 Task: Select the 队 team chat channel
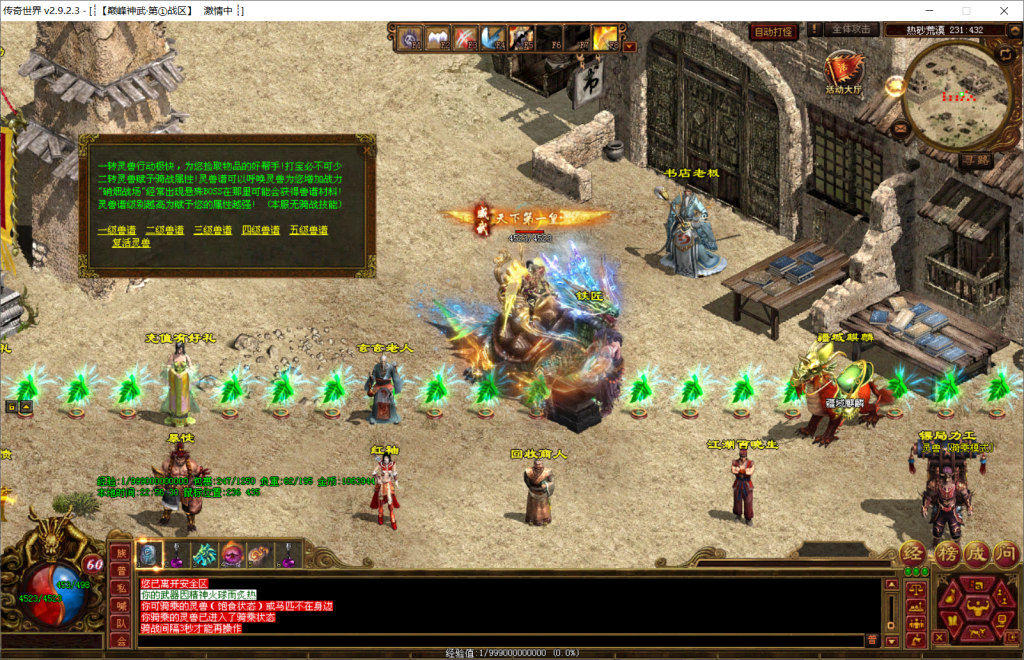pos(120,623)
